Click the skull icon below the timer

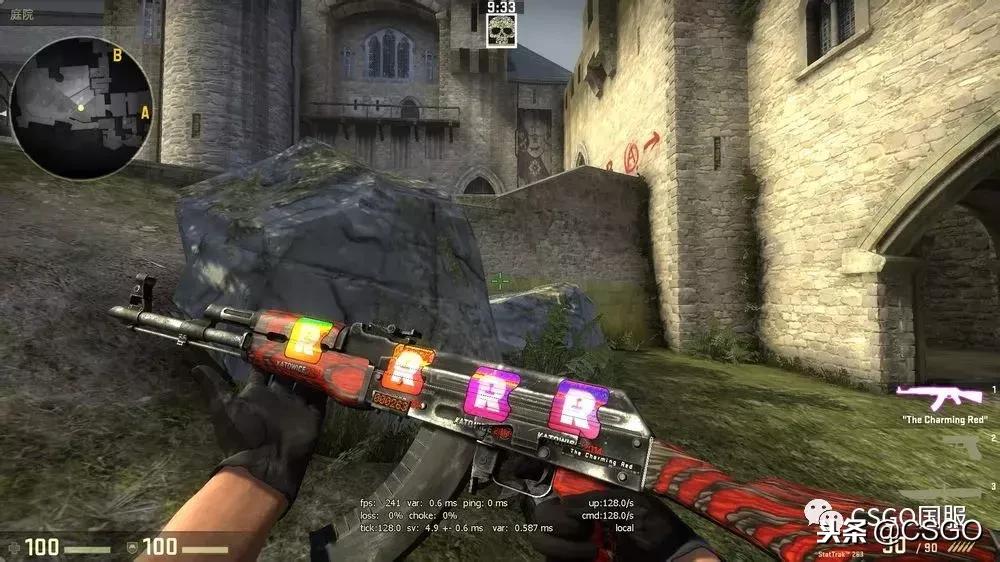(x=501, y=30)
